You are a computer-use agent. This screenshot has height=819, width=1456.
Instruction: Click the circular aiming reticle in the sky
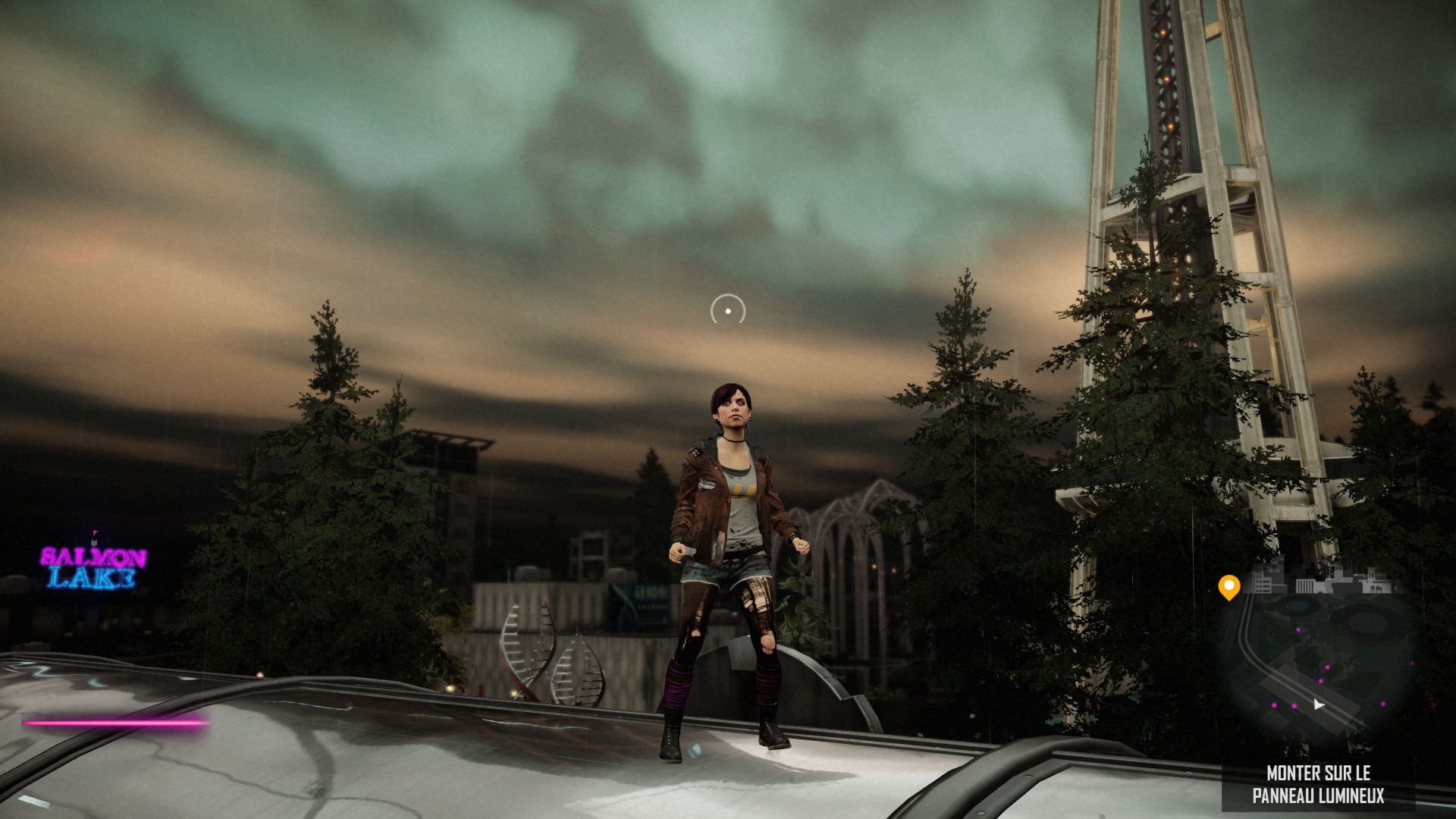coord(726,310)
